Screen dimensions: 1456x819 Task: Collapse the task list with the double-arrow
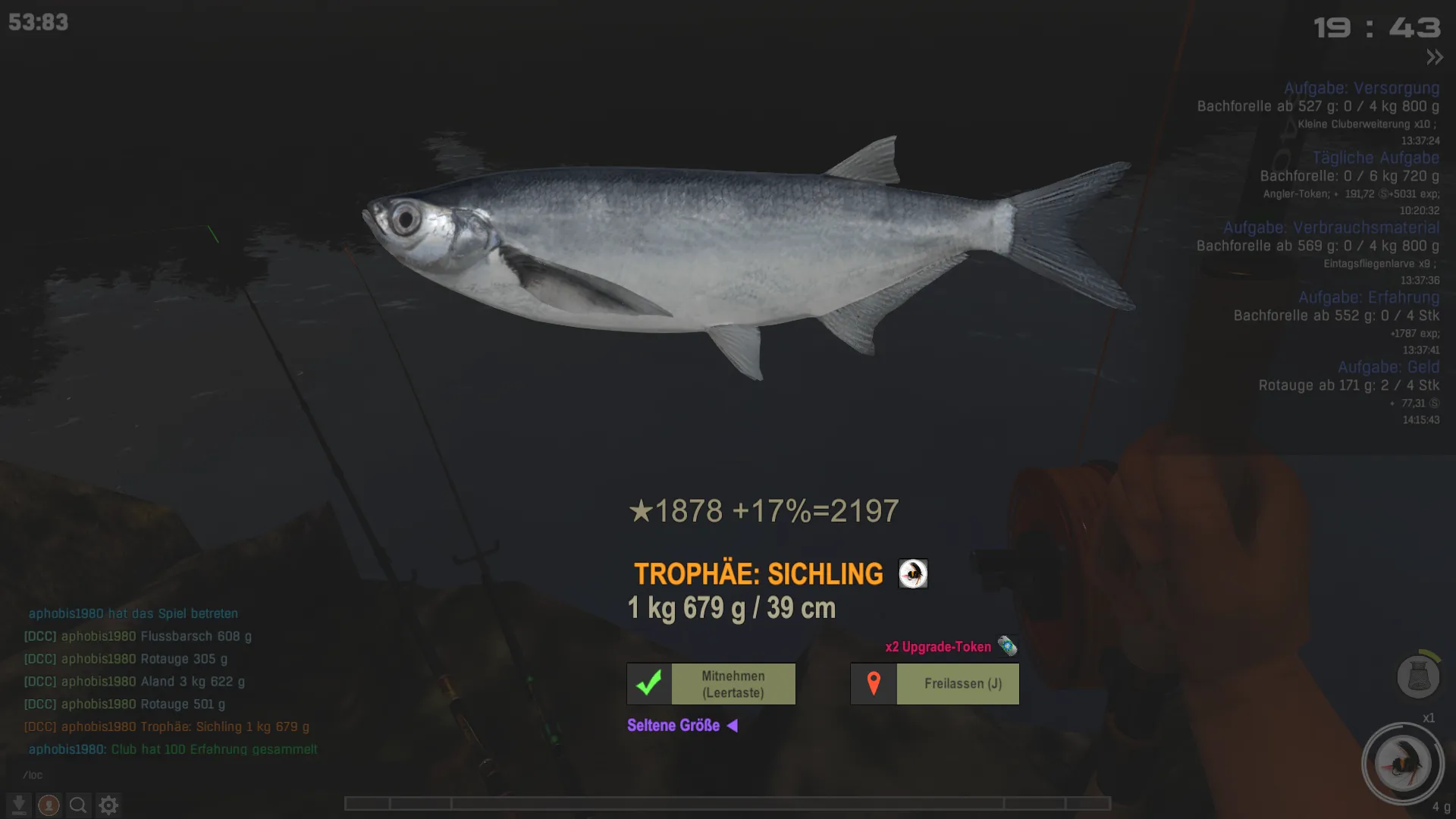tap(1434, 57)
